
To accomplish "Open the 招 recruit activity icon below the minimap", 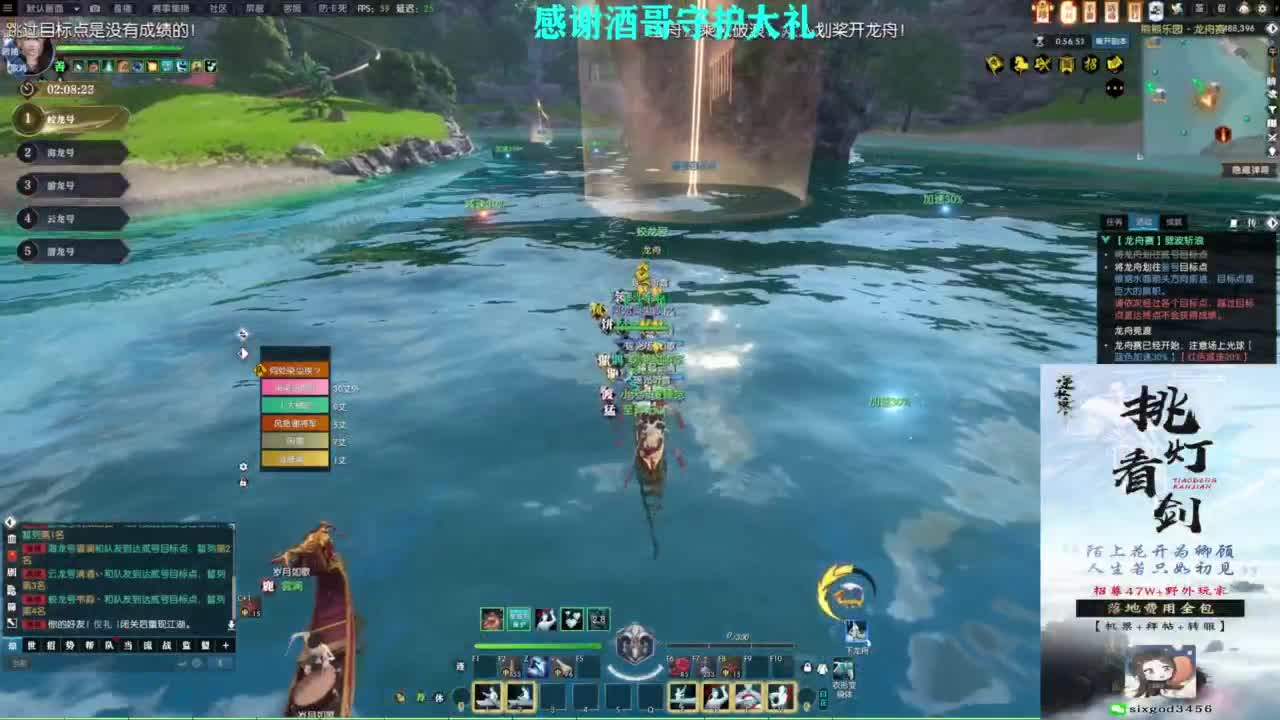I will (1090, 64).
